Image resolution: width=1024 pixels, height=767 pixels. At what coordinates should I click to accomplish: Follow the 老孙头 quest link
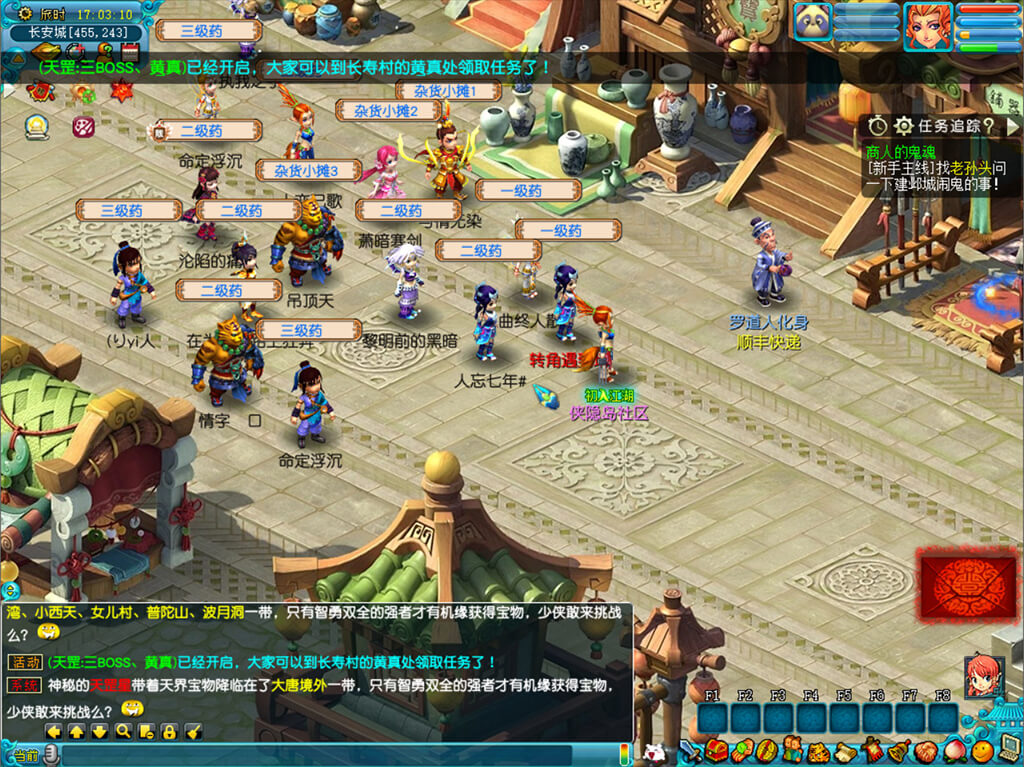pos(970,167)
